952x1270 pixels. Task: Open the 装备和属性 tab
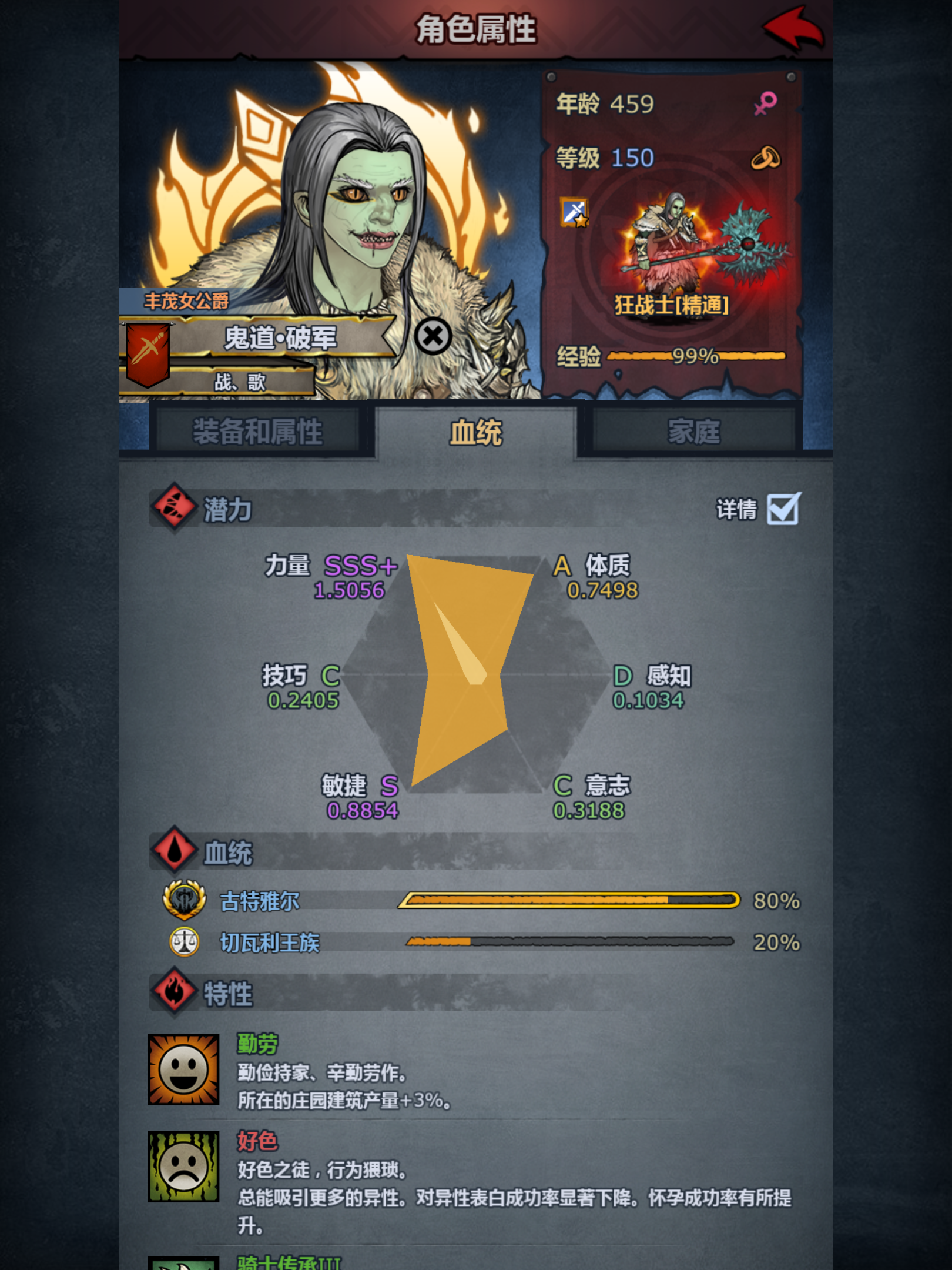coord(259,430)
